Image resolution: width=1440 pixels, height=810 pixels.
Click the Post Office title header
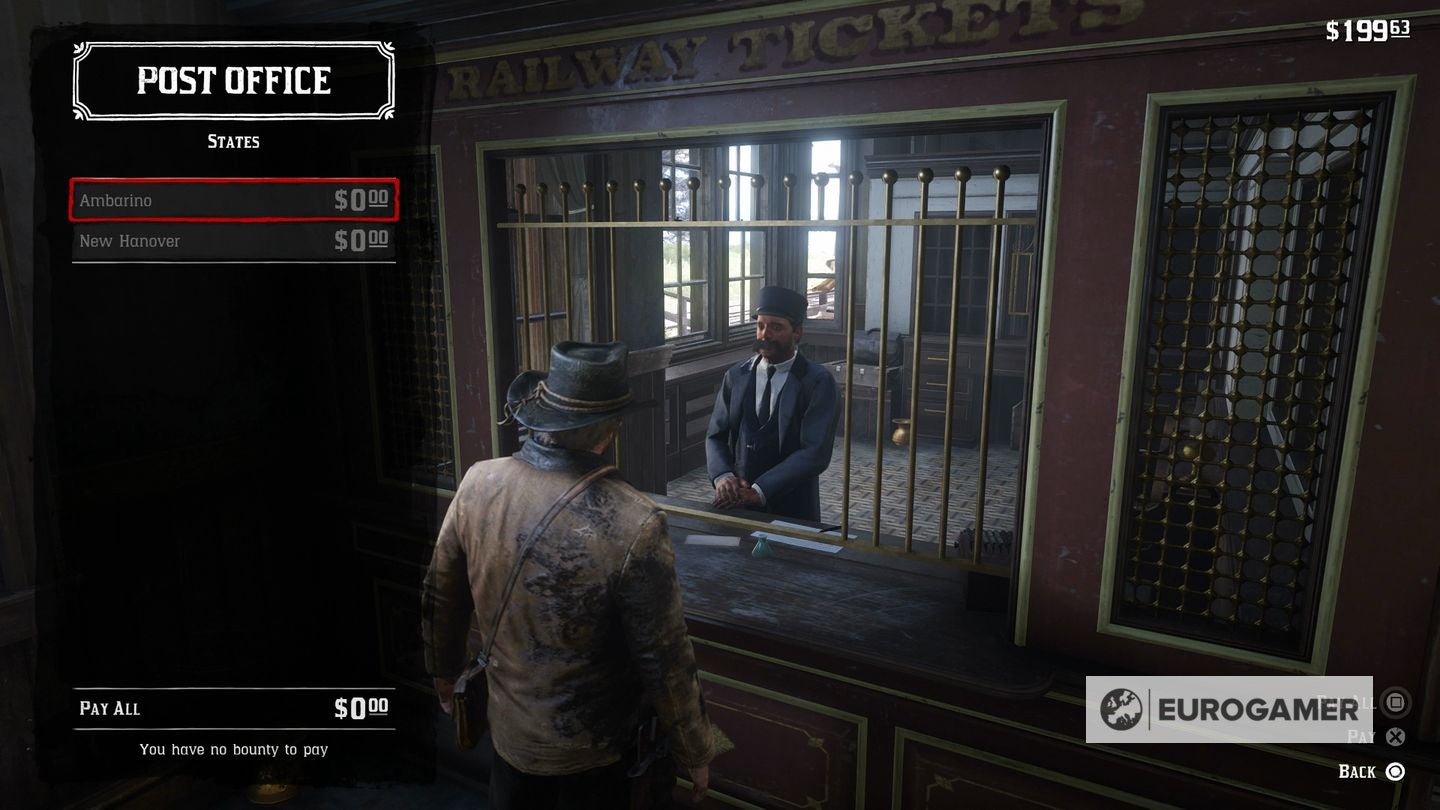tap(233, 80)
